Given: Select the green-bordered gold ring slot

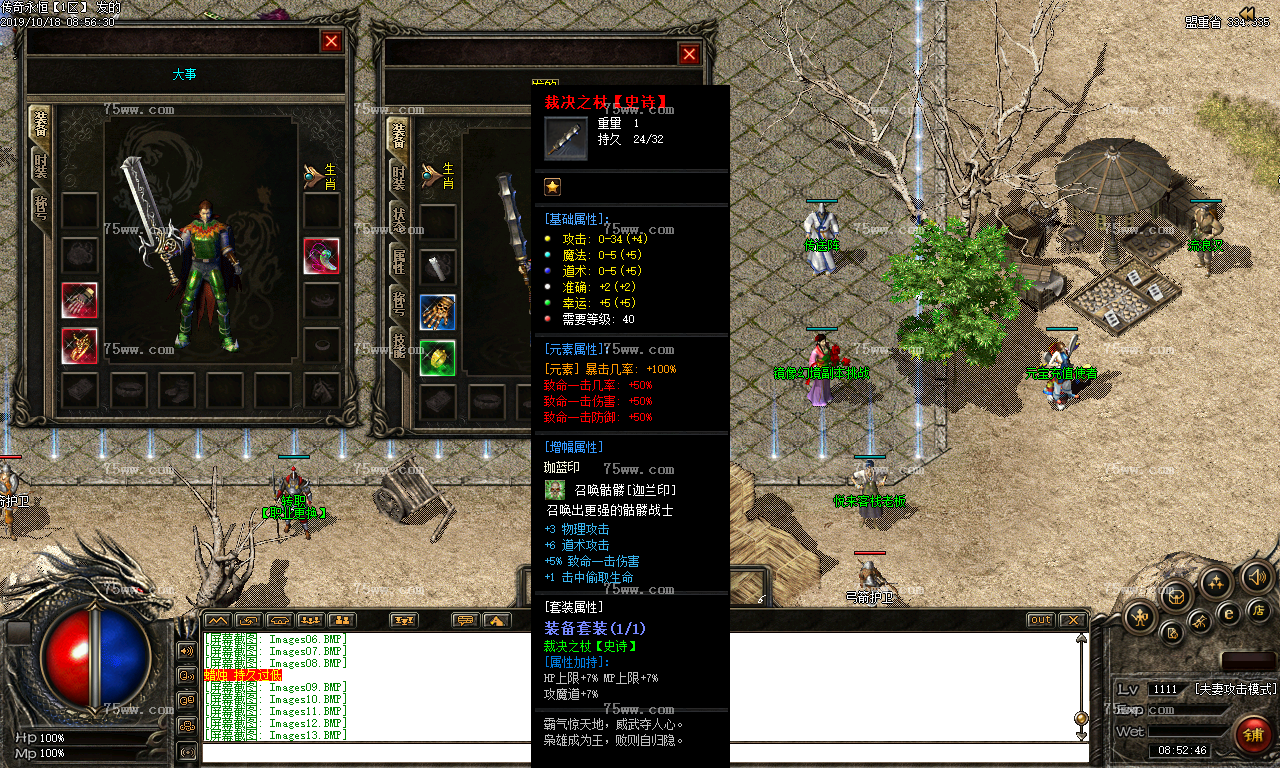Looking at the screenshot, I should pyautogui.click(x=437, y=357).
